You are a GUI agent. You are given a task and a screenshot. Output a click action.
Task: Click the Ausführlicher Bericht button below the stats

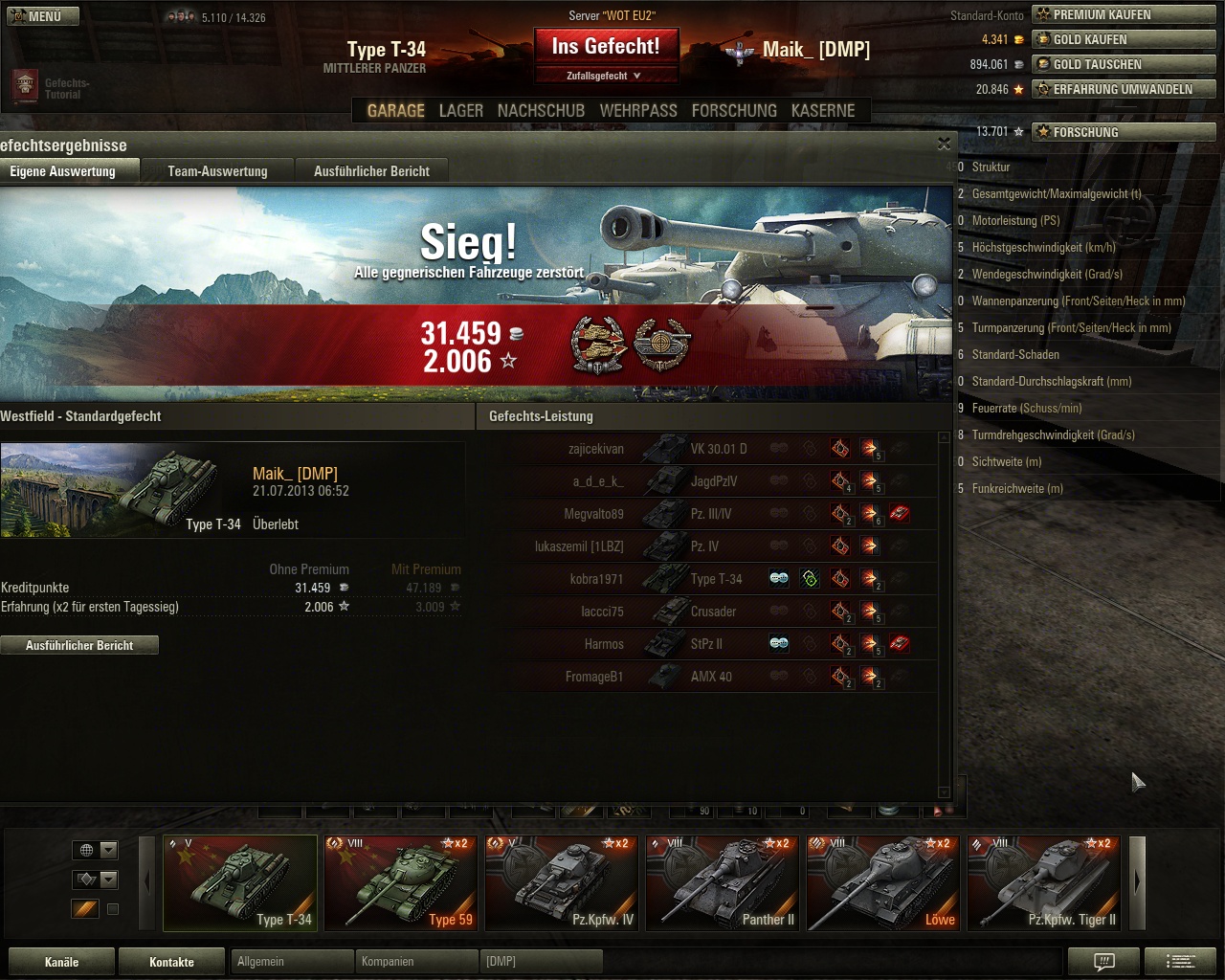click(79, 646)
